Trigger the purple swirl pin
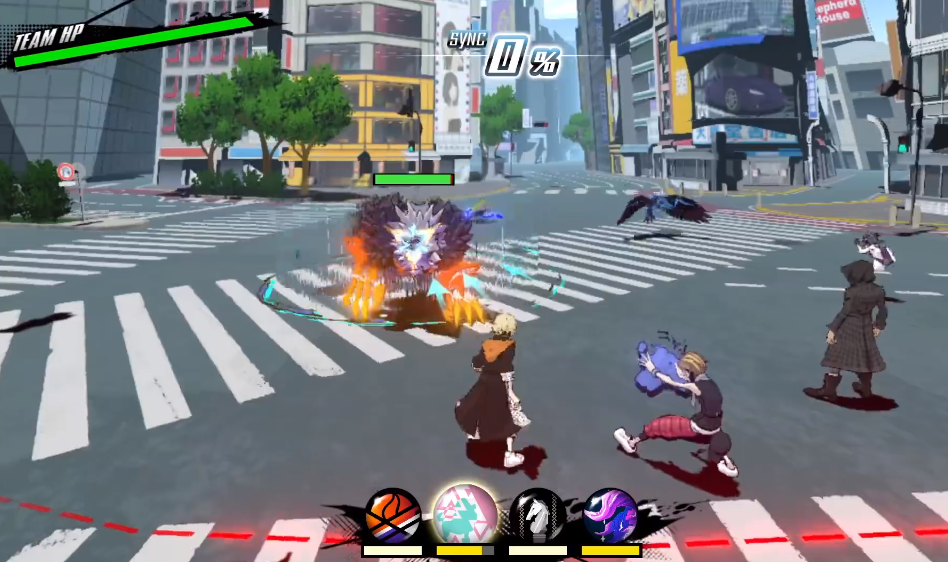This screenshot has height=562, width=948. tap(610, 516)
